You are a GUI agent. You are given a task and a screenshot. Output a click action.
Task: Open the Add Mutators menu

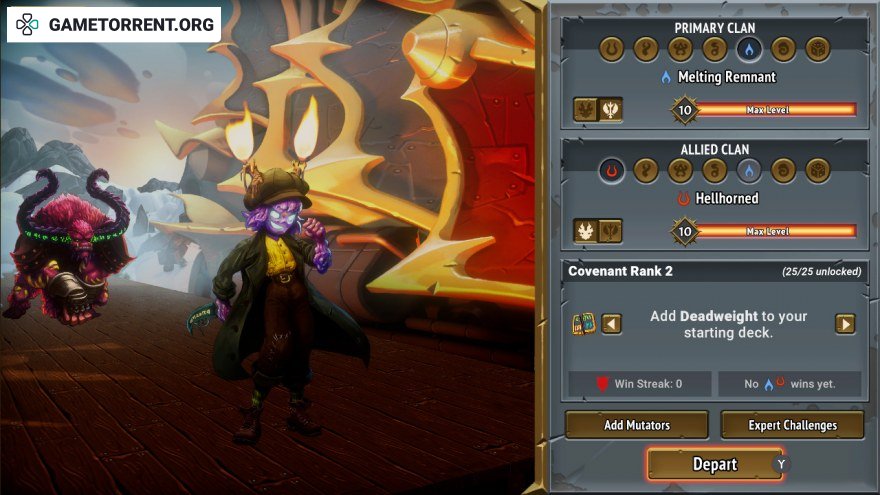(x=637, y=425)
